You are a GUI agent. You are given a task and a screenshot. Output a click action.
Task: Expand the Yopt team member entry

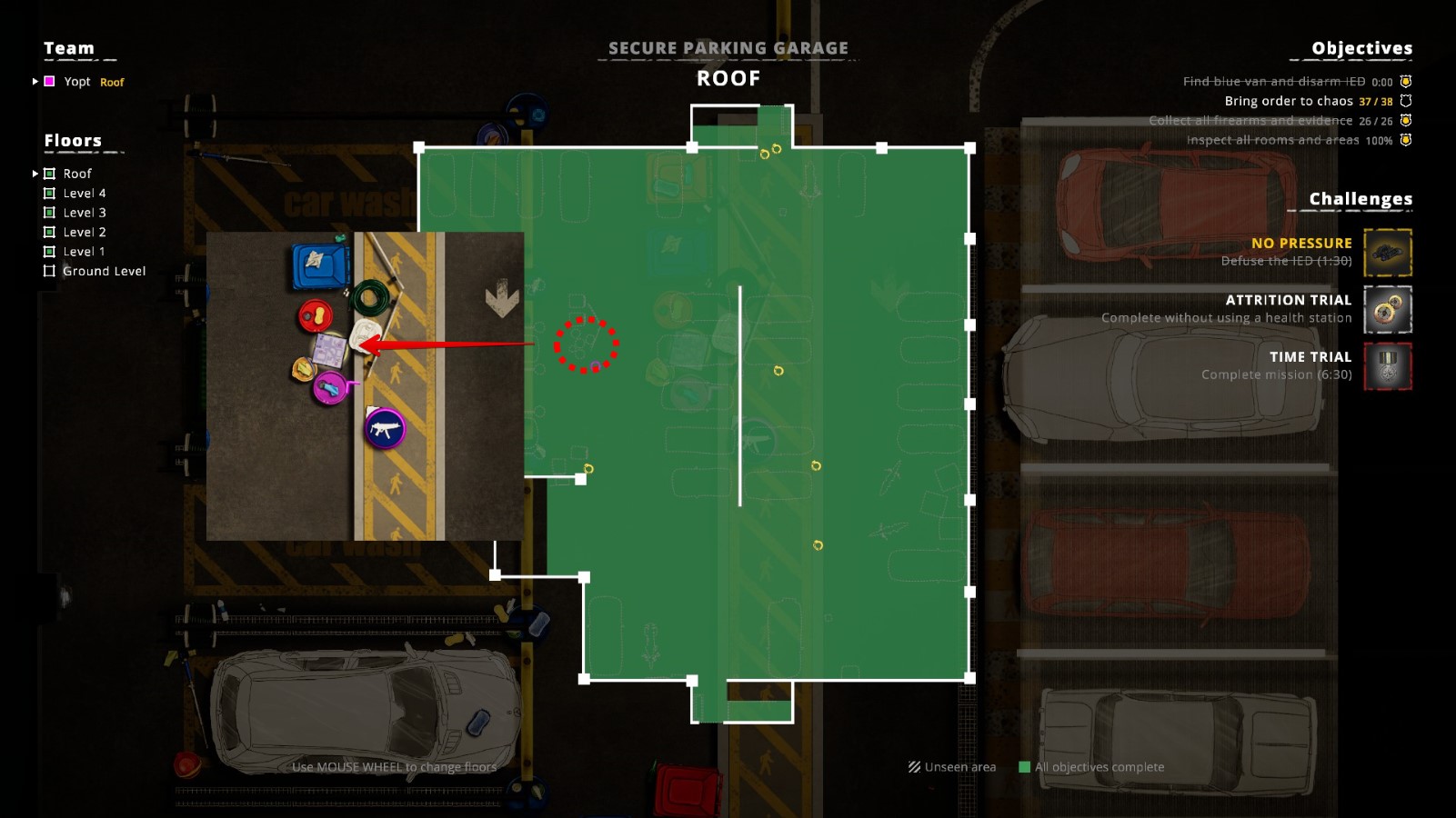point(34,82)
